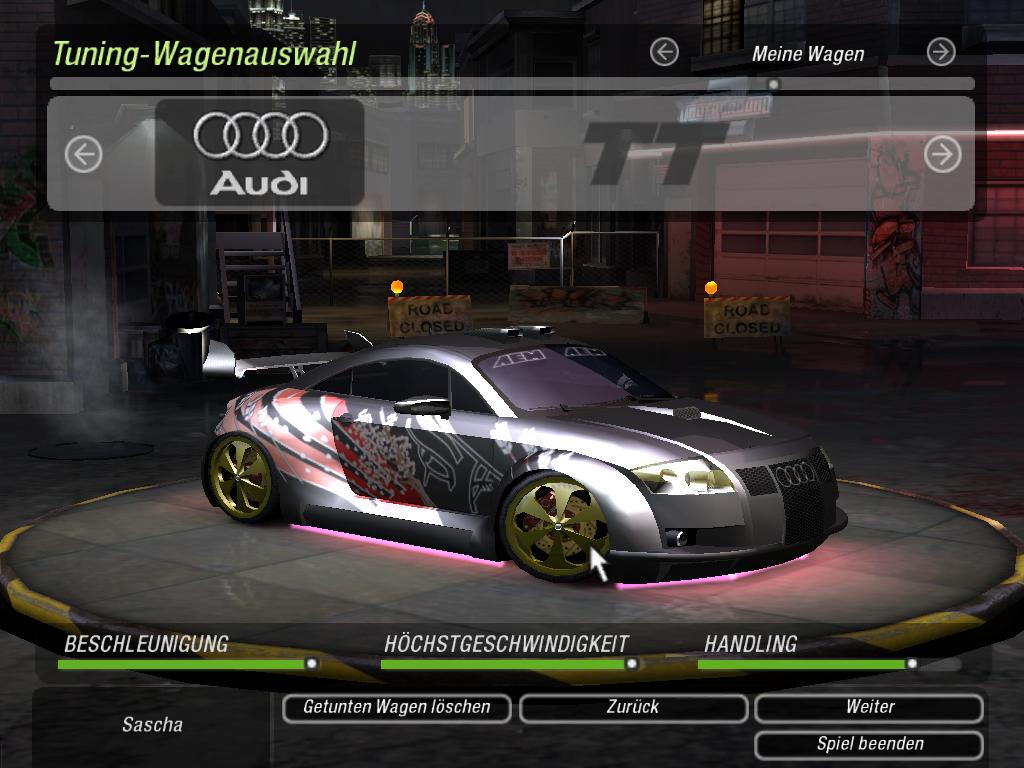This screenshot has height=768, width=1024.
Task: Click the left arrow beside Meine Wagen
Action: point(664,52)
